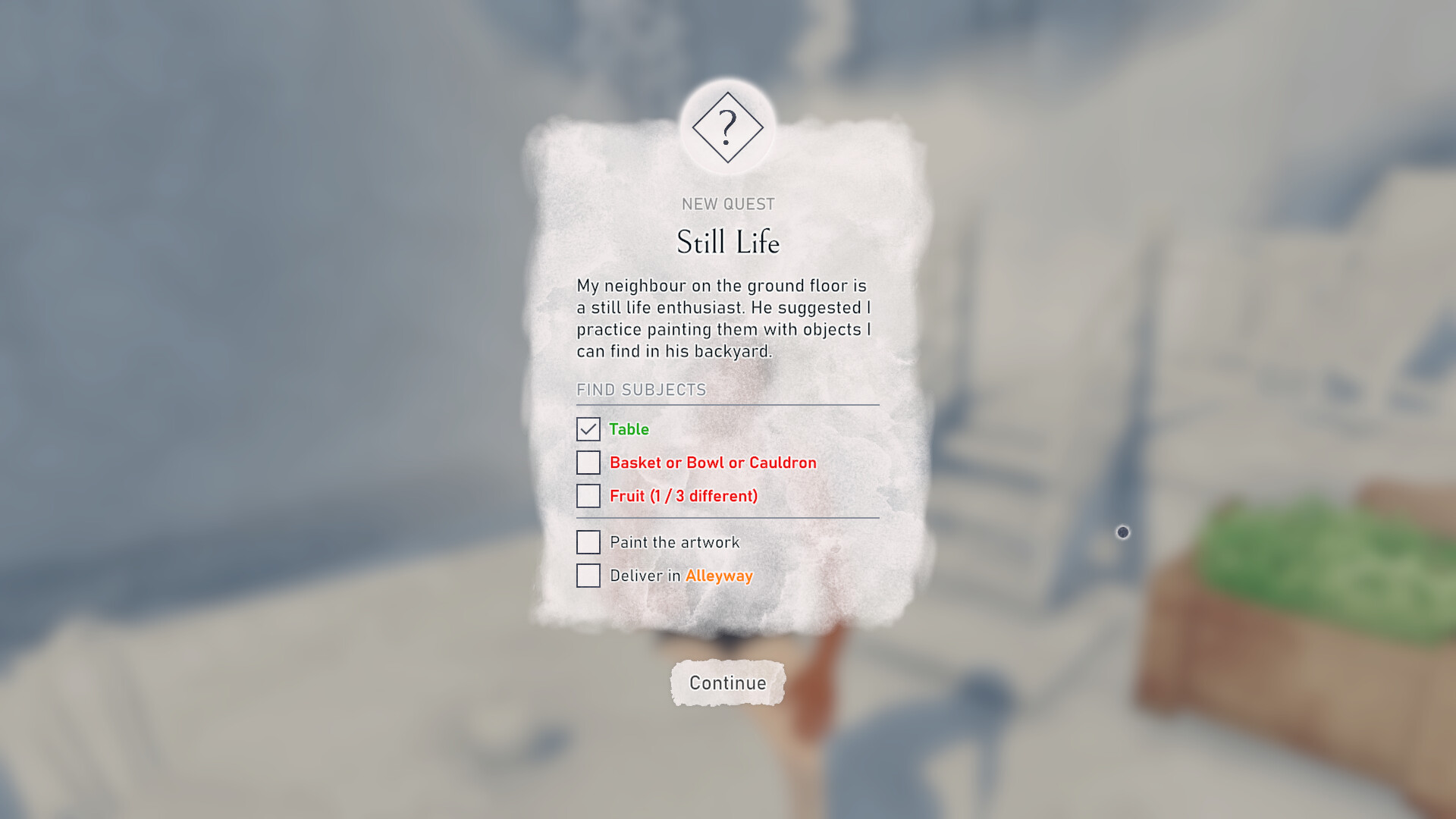Click the Basket or Bowl or Cauldron text
Viewport: 1456px width, 819px height.
click(x=713, y=463)
